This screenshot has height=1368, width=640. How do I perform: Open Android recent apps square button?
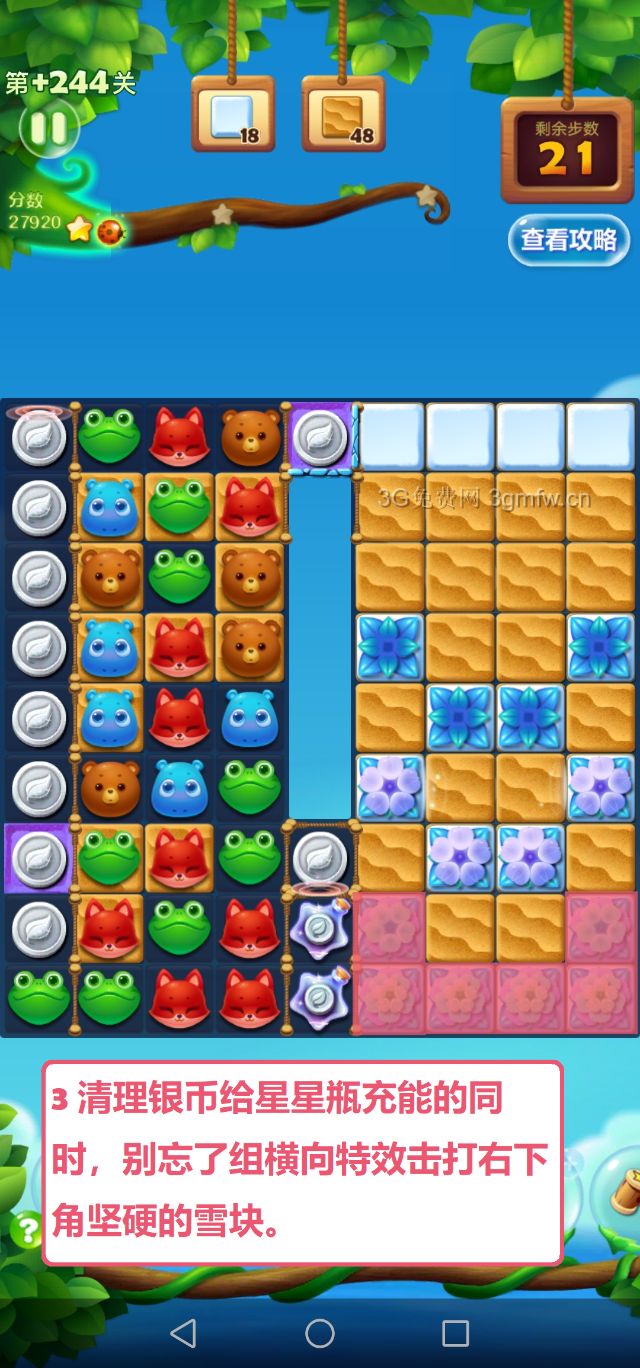click(x=456, y=1332)
